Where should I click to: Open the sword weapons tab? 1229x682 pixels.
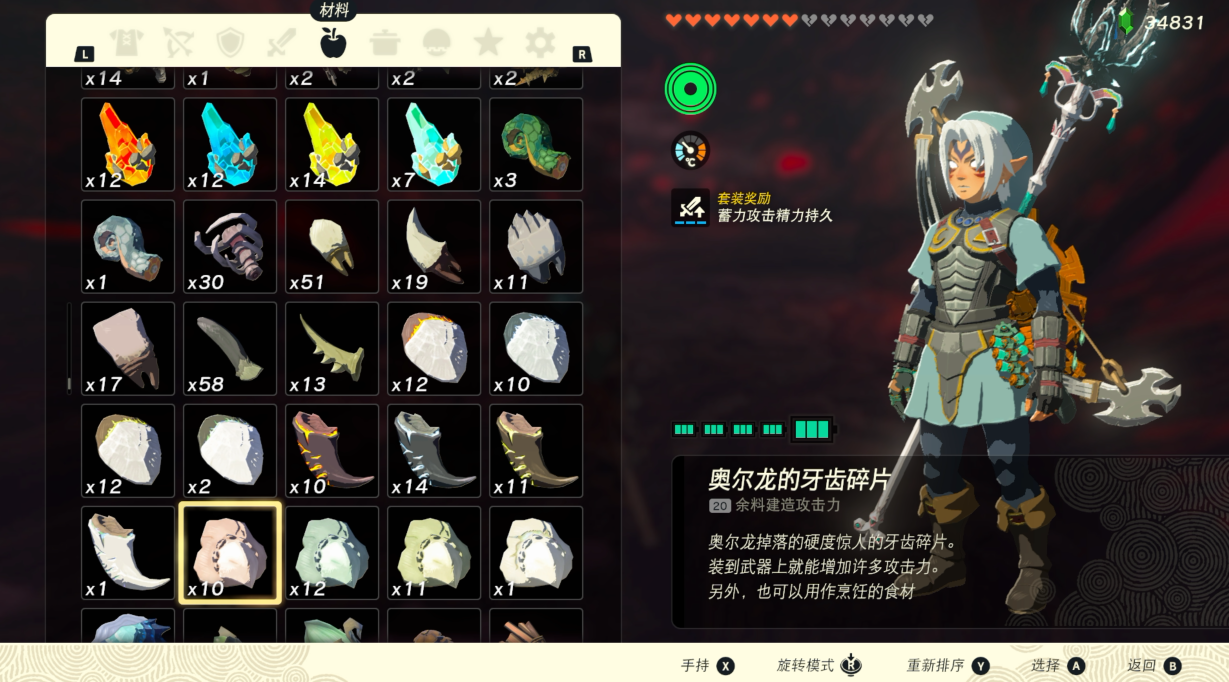pyautogui.click(x=281, y=42)
